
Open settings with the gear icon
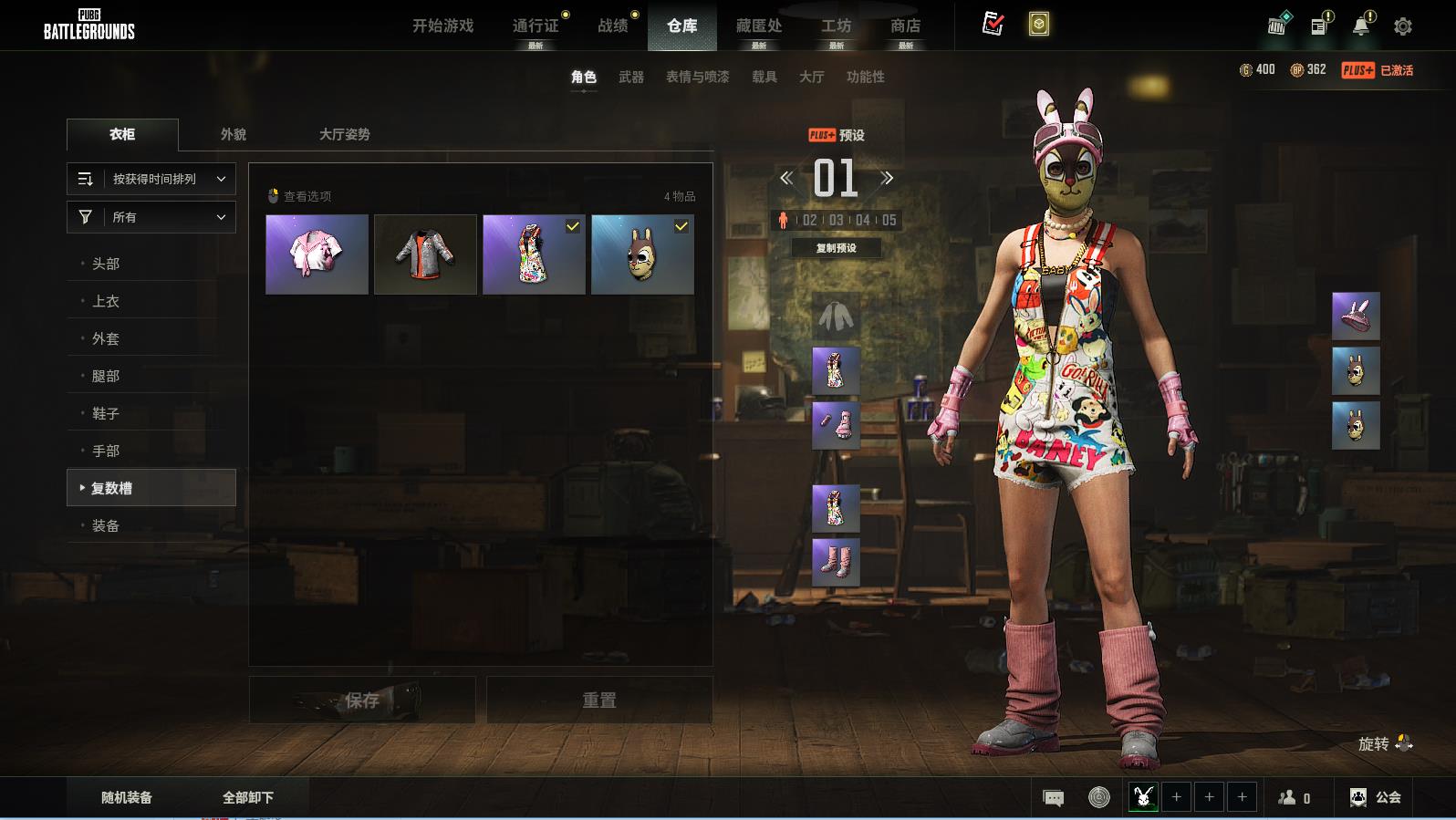pos(1402,26)
